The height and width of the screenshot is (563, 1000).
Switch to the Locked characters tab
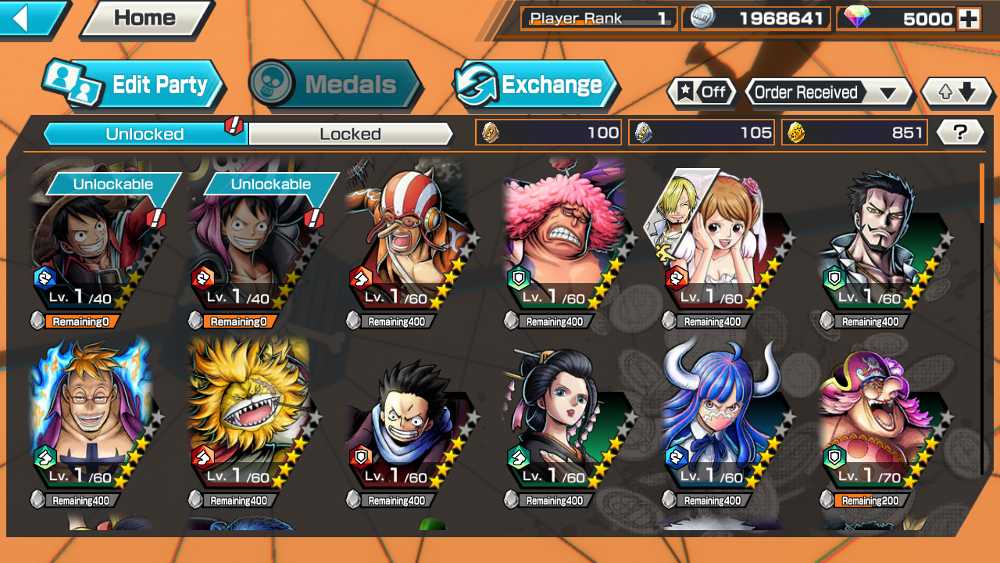[350, 133]
